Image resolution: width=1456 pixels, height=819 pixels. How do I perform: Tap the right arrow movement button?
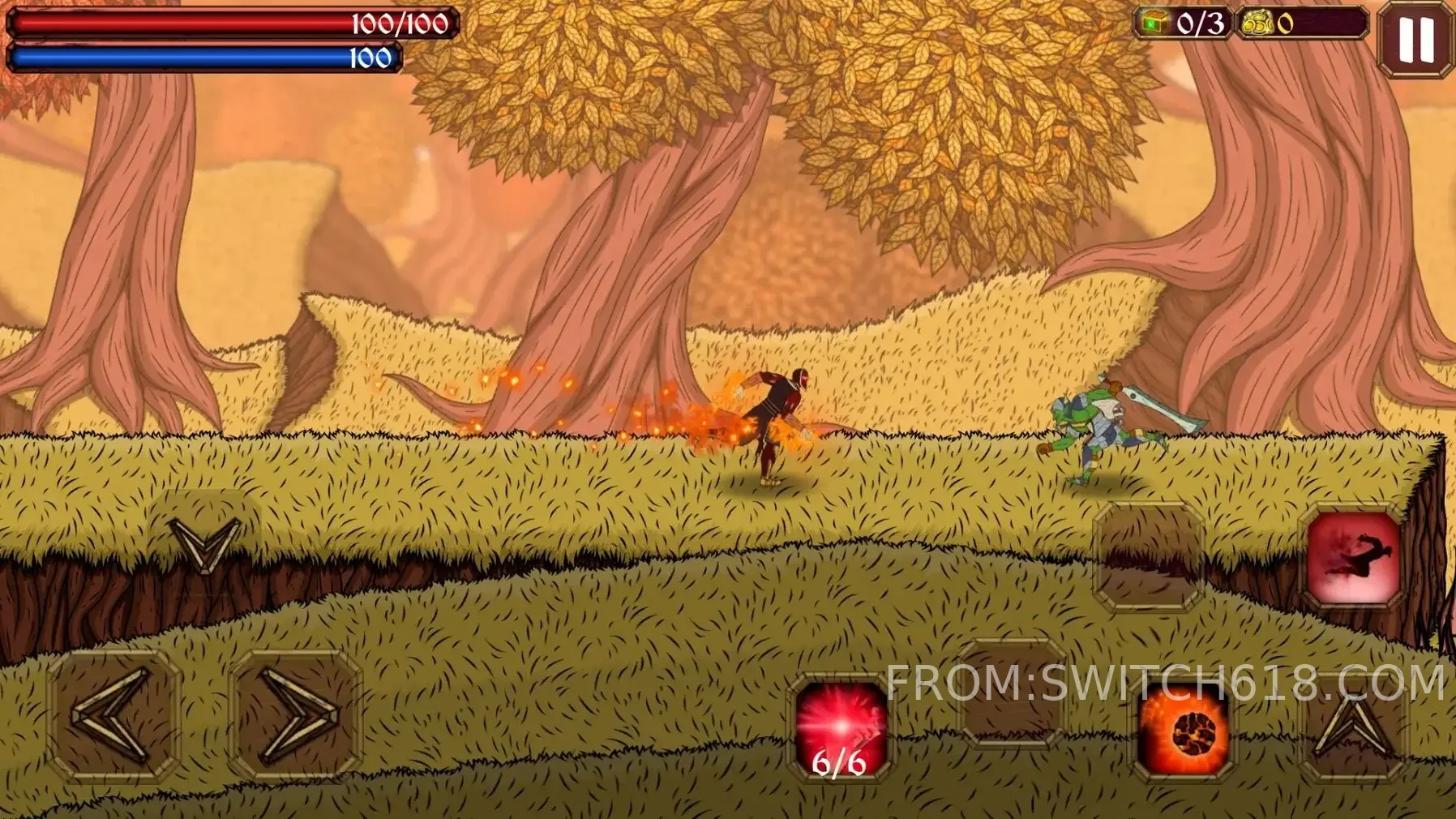click(295, 715)
